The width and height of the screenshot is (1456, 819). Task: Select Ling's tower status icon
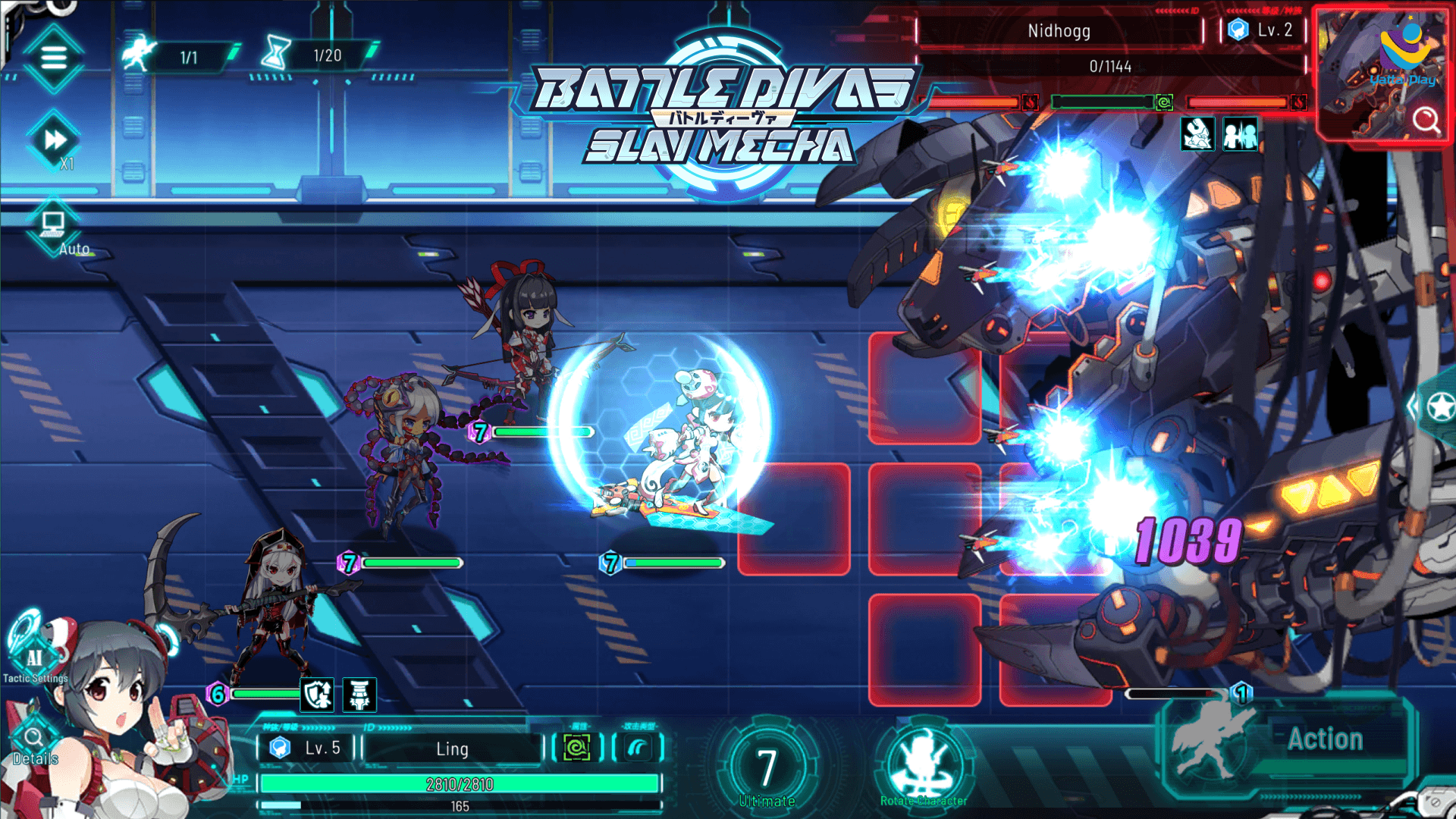point(359,694)
